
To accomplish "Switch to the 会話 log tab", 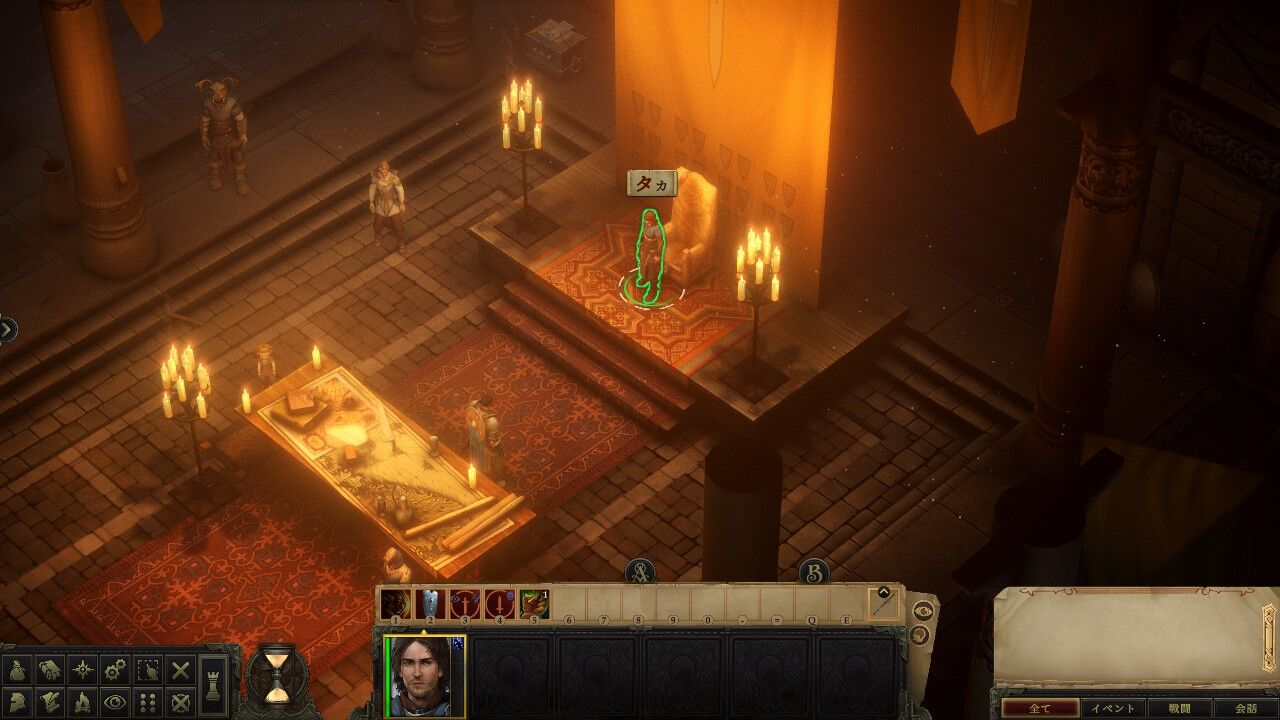I will 1246,708.
